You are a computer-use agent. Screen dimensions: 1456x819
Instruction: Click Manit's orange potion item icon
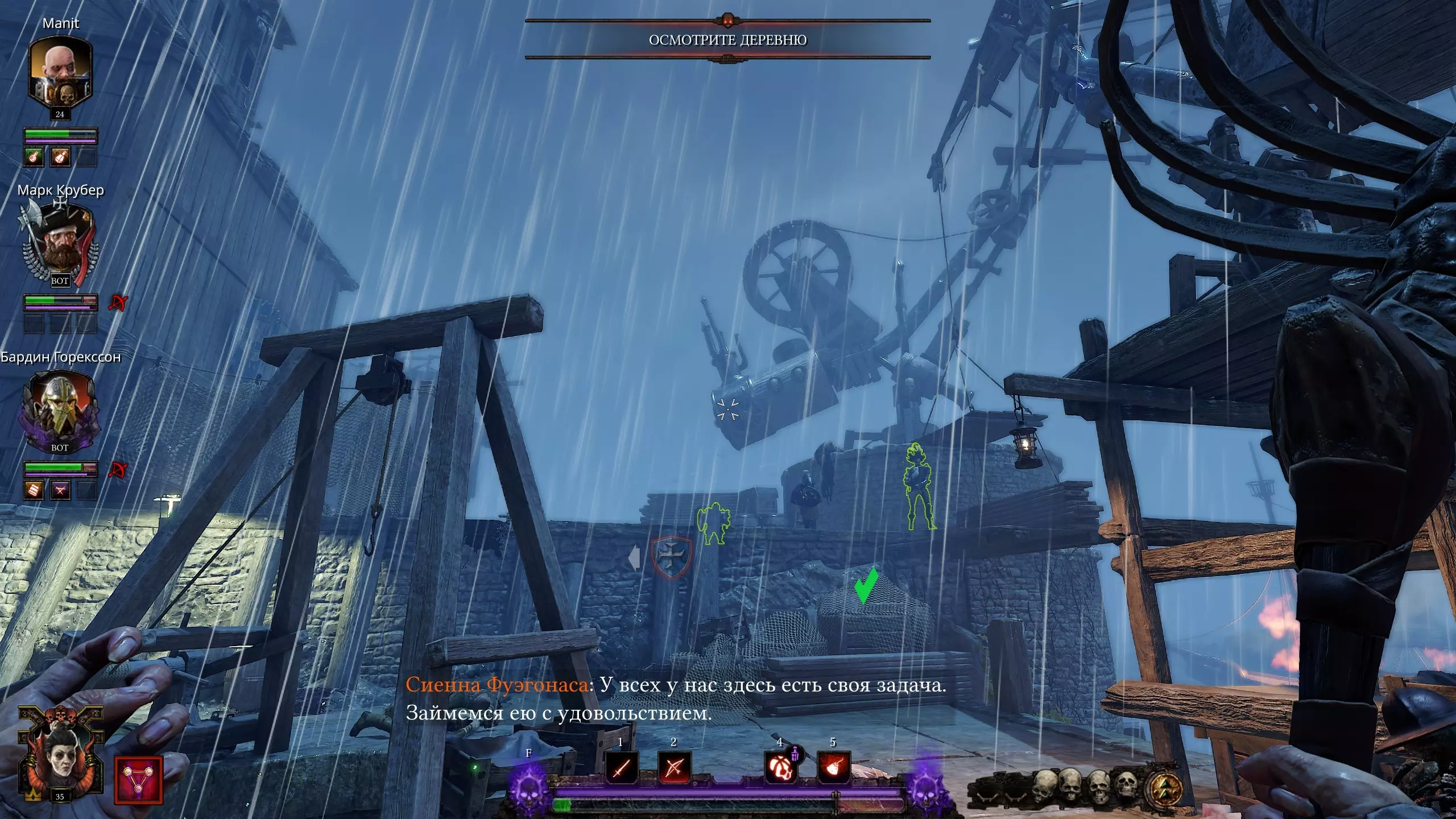60,156
